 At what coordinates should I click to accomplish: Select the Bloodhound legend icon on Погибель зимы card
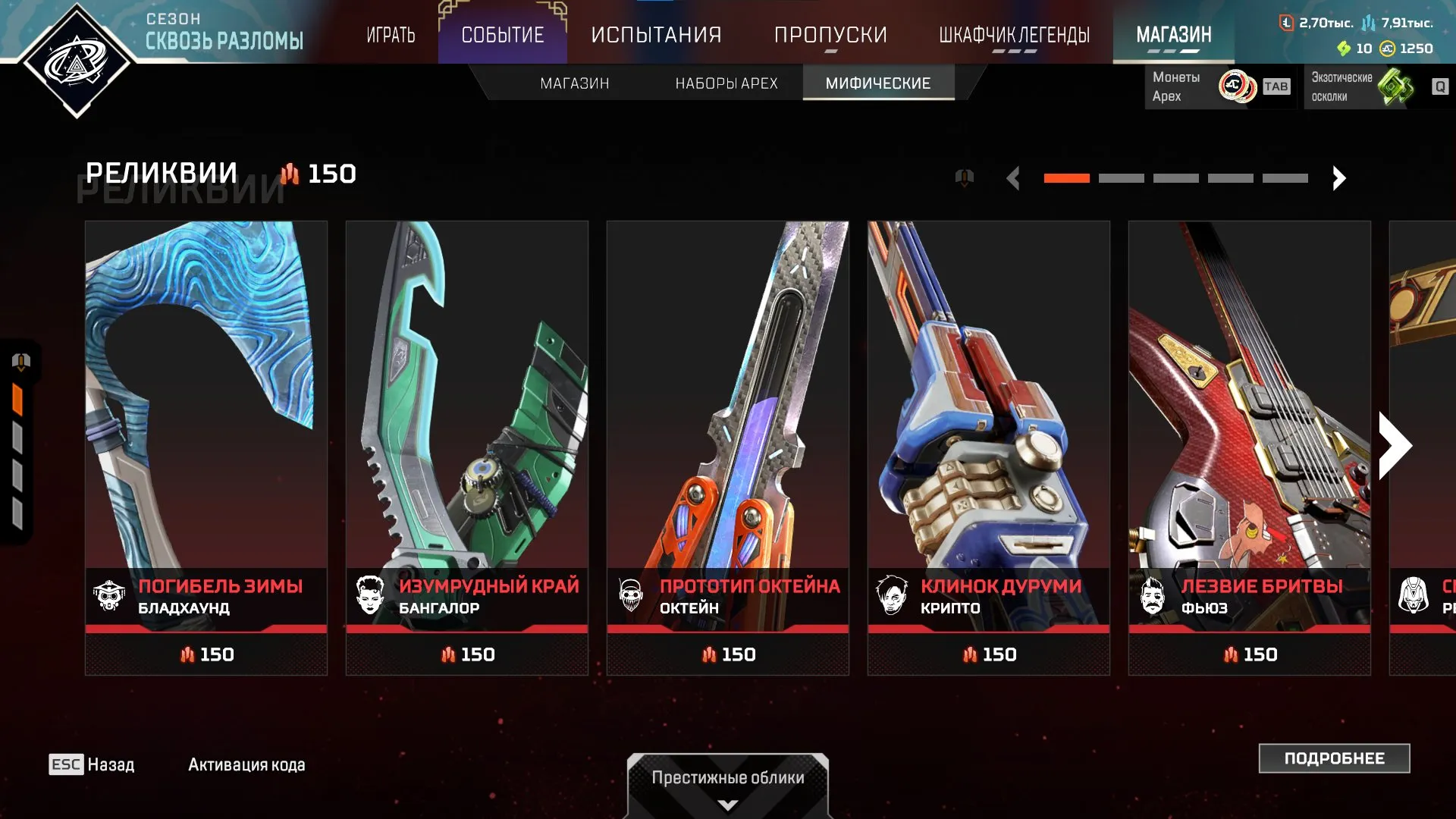point(111,596)
